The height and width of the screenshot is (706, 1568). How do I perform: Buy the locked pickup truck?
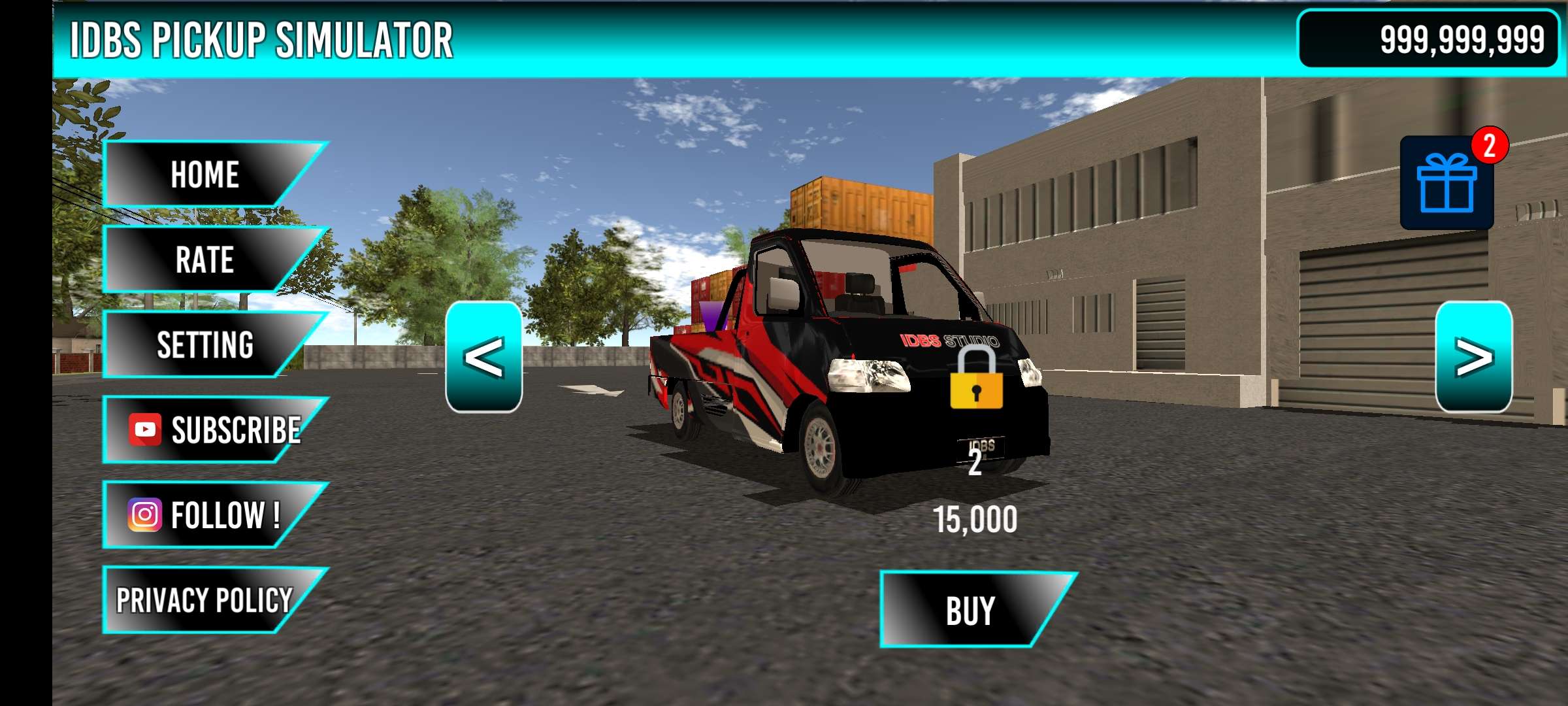(x=970, y=610)
